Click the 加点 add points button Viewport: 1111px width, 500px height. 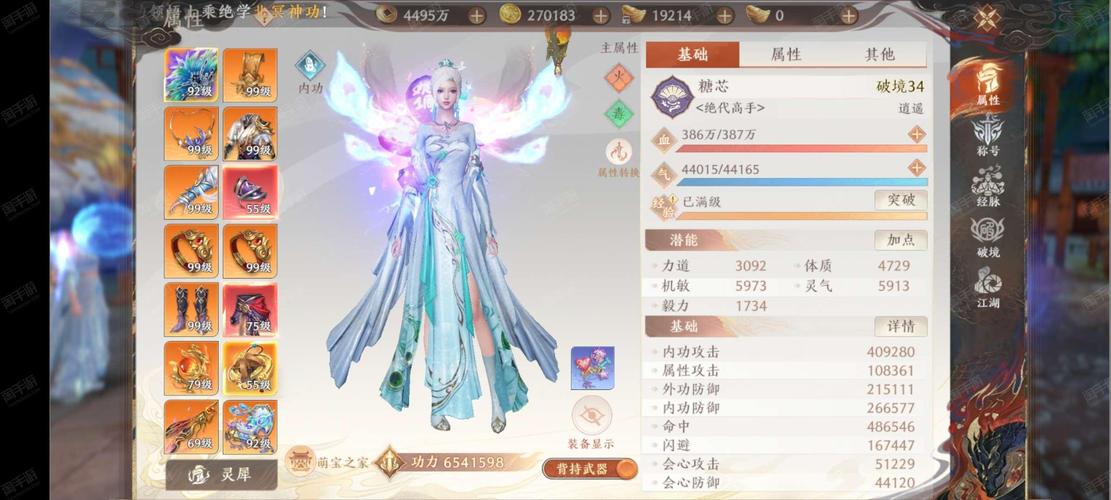[x=900, y=240]
